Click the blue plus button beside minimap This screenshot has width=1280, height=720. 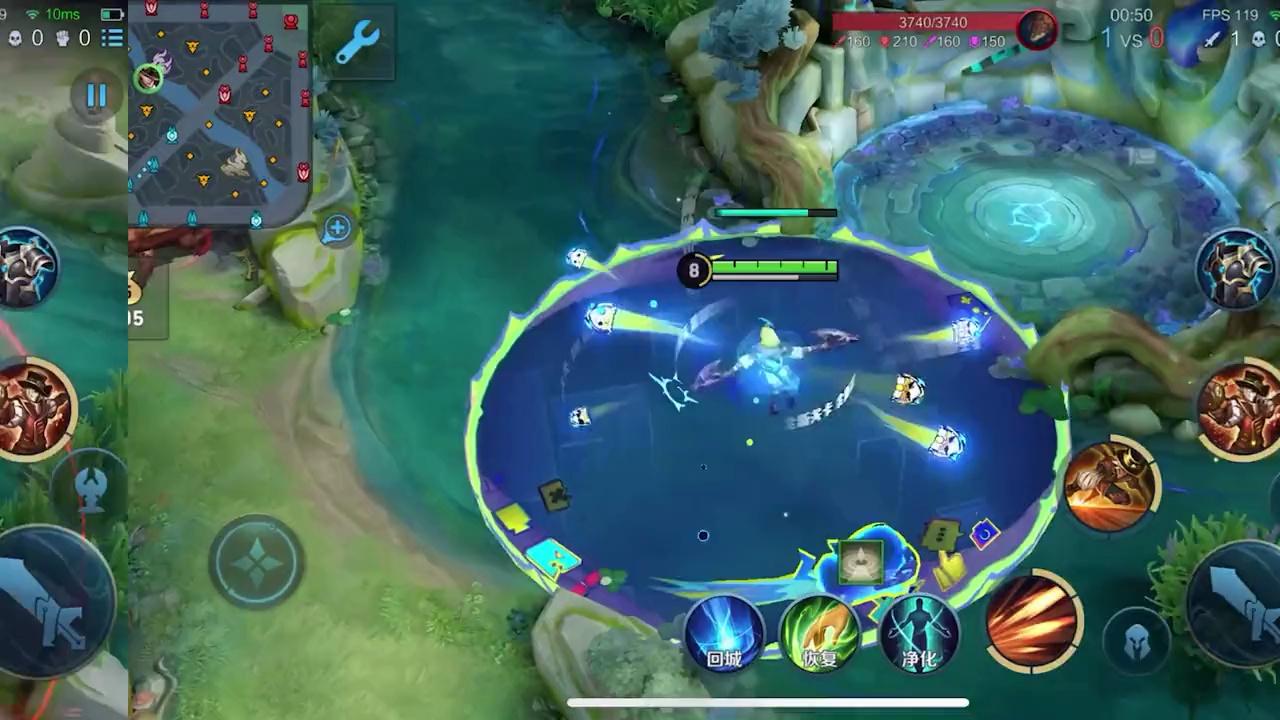coord(337,229)
